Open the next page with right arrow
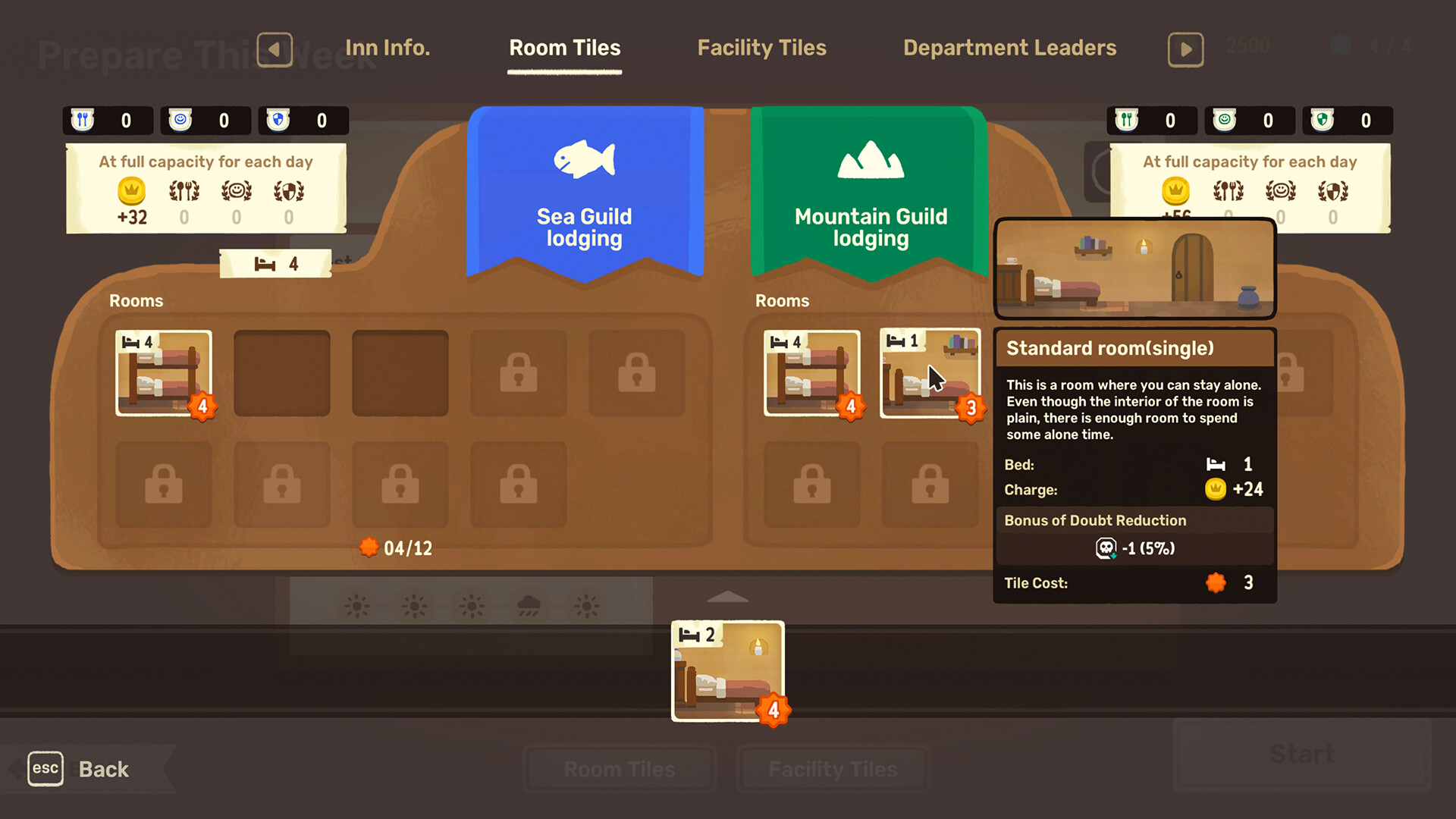 point(1185,49)
